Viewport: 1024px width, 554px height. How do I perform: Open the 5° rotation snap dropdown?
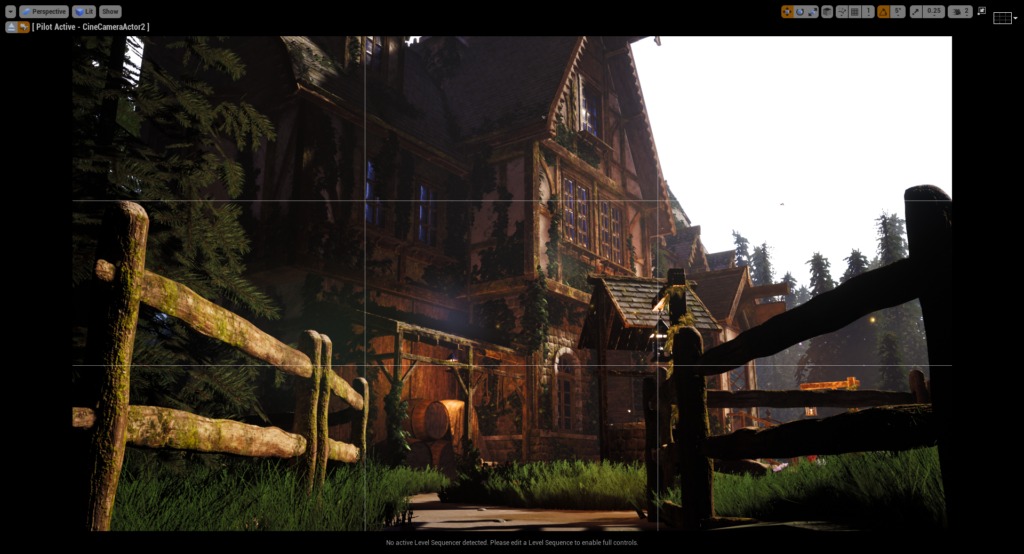point(898,12)
